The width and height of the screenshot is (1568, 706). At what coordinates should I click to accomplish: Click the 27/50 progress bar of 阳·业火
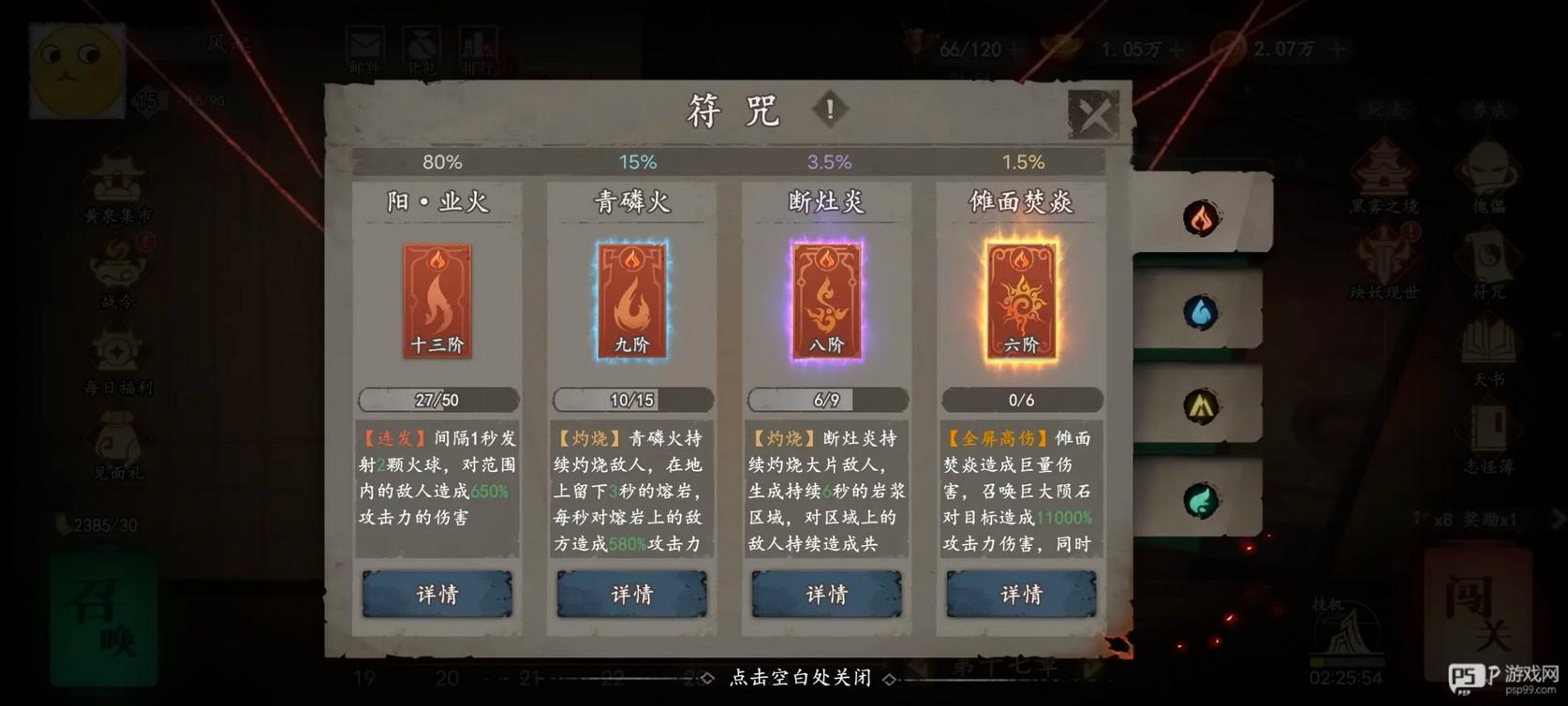click(436, 400)
